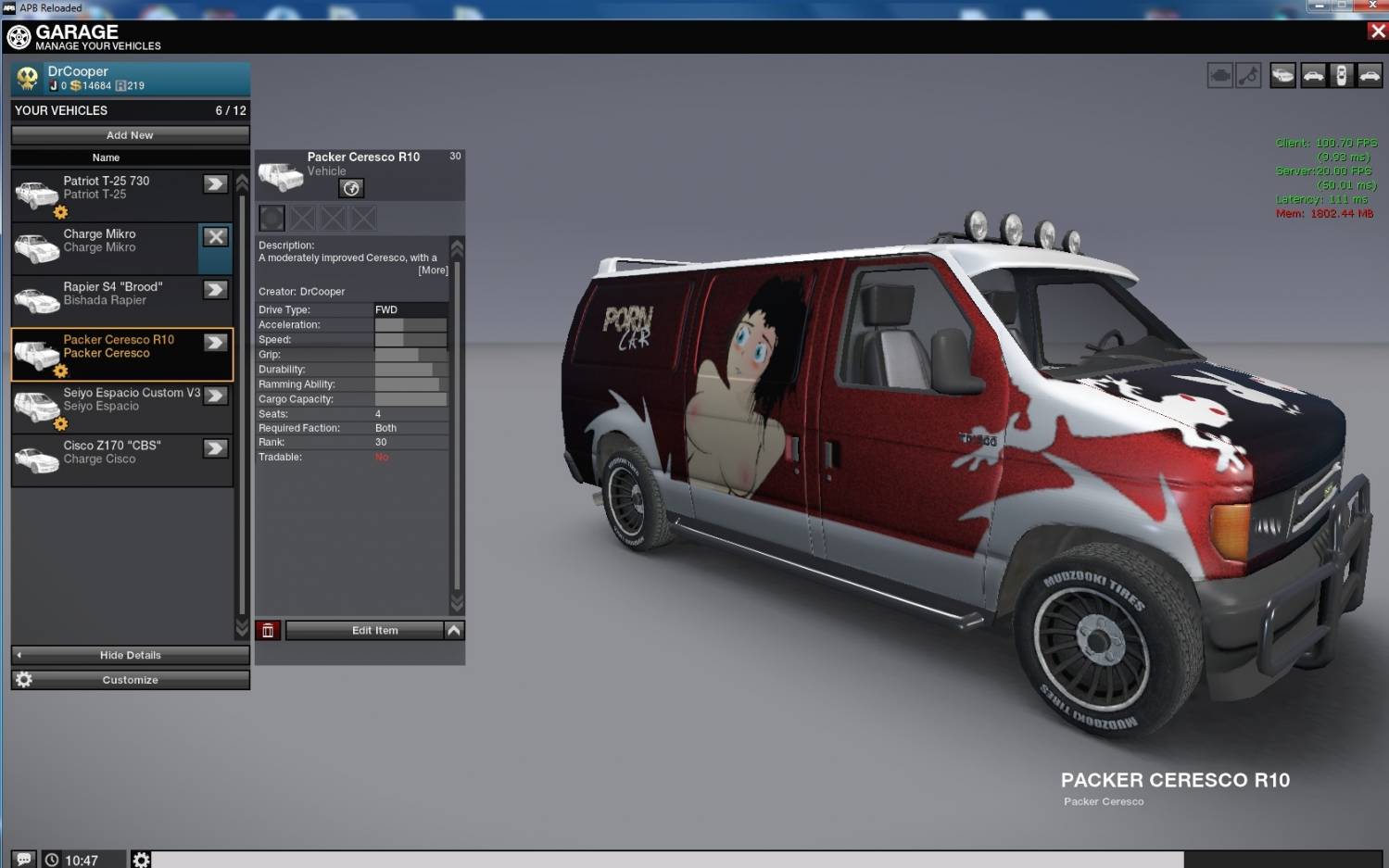
Task: Switch to the top-down vehicle camera view
Action: 1341,76
